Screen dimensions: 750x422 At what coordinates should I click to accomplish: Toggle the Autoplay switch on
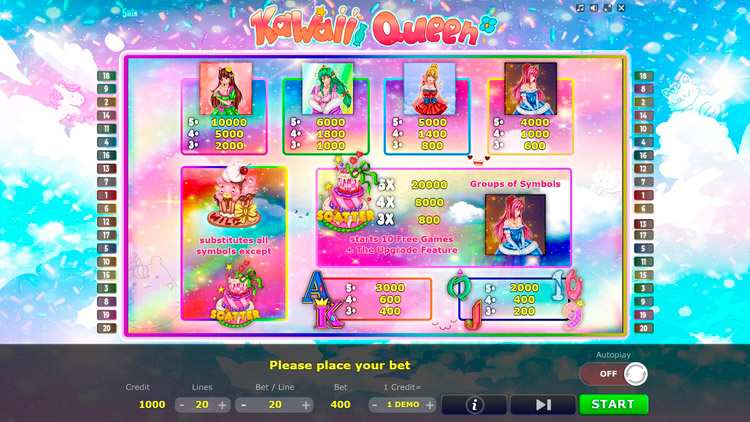pos(613,374)
